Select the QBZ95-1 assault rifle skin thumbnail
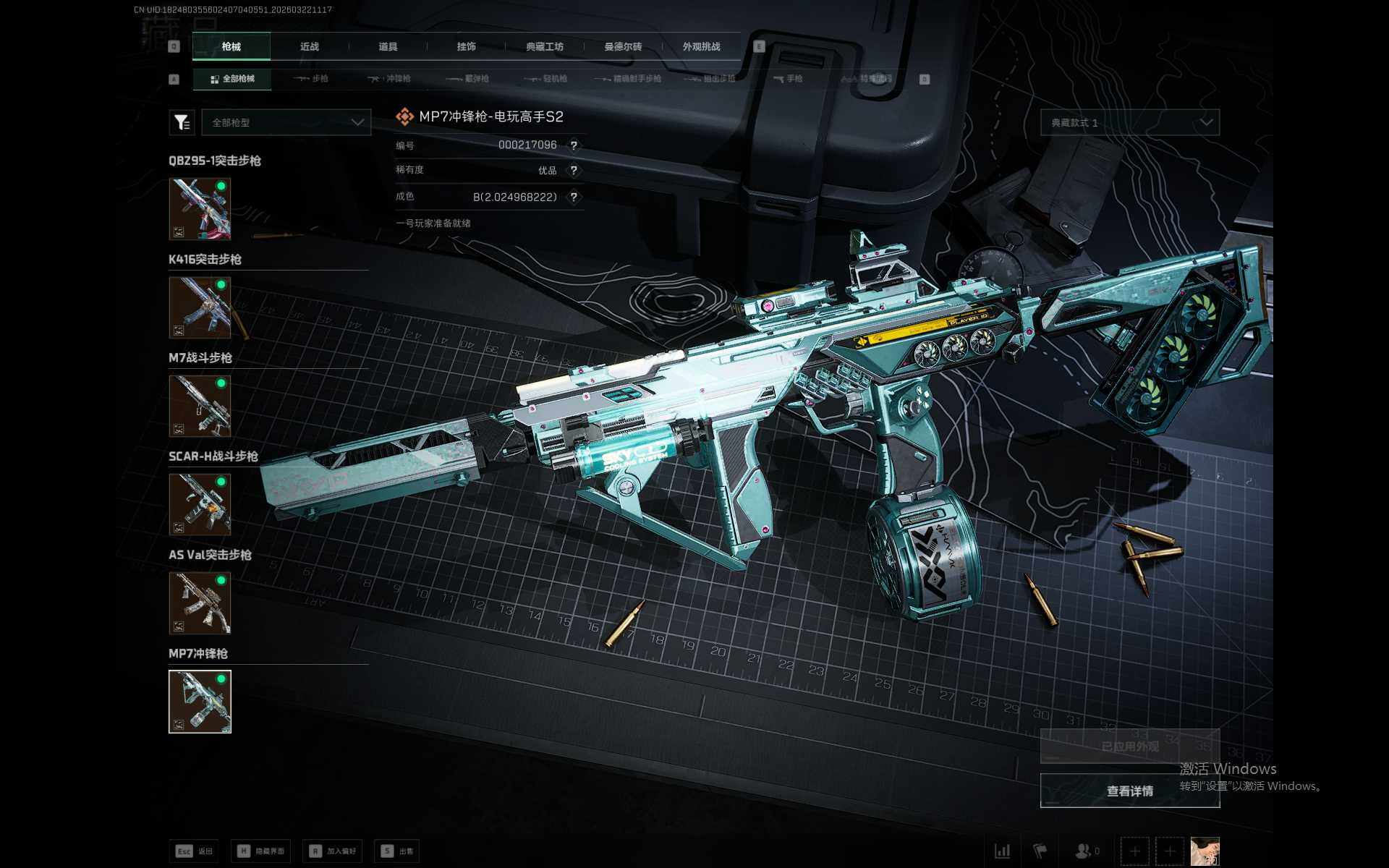The width and height of the screenshot is (1389, 868). pyautogui.click(x=200, y=209)
